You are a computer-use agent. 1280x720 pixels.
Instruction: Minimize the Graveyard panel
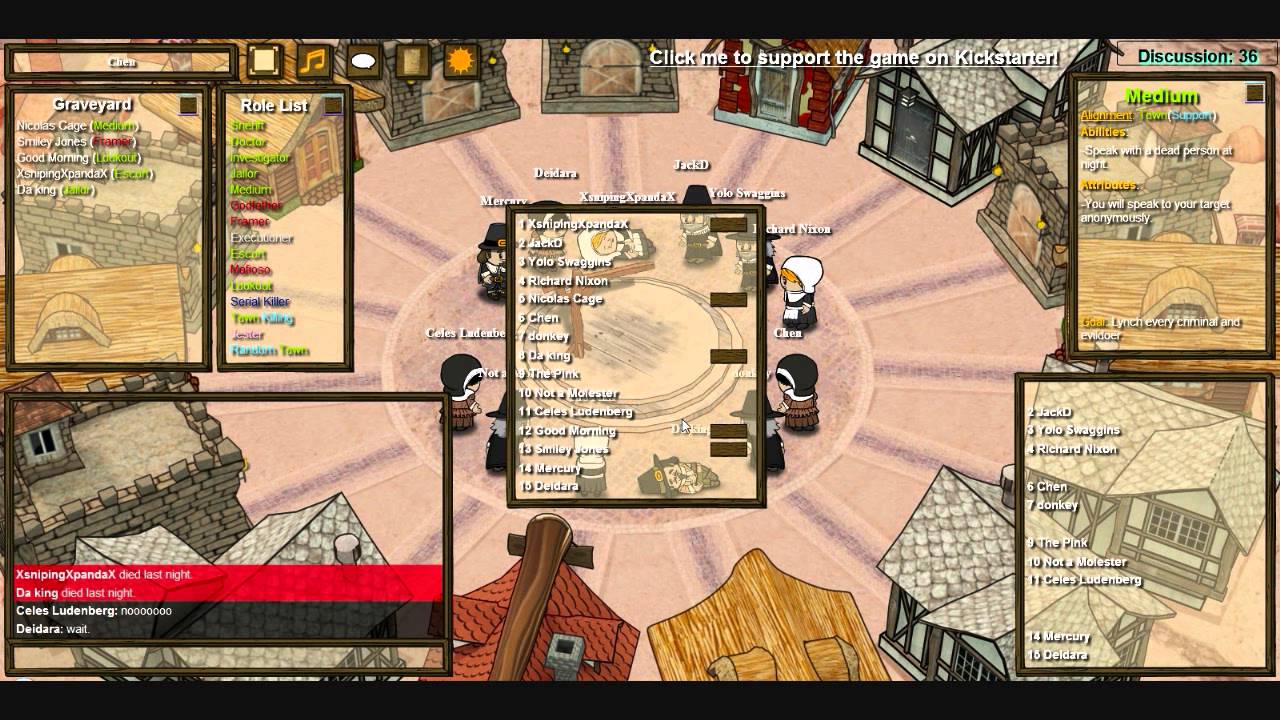188,105
